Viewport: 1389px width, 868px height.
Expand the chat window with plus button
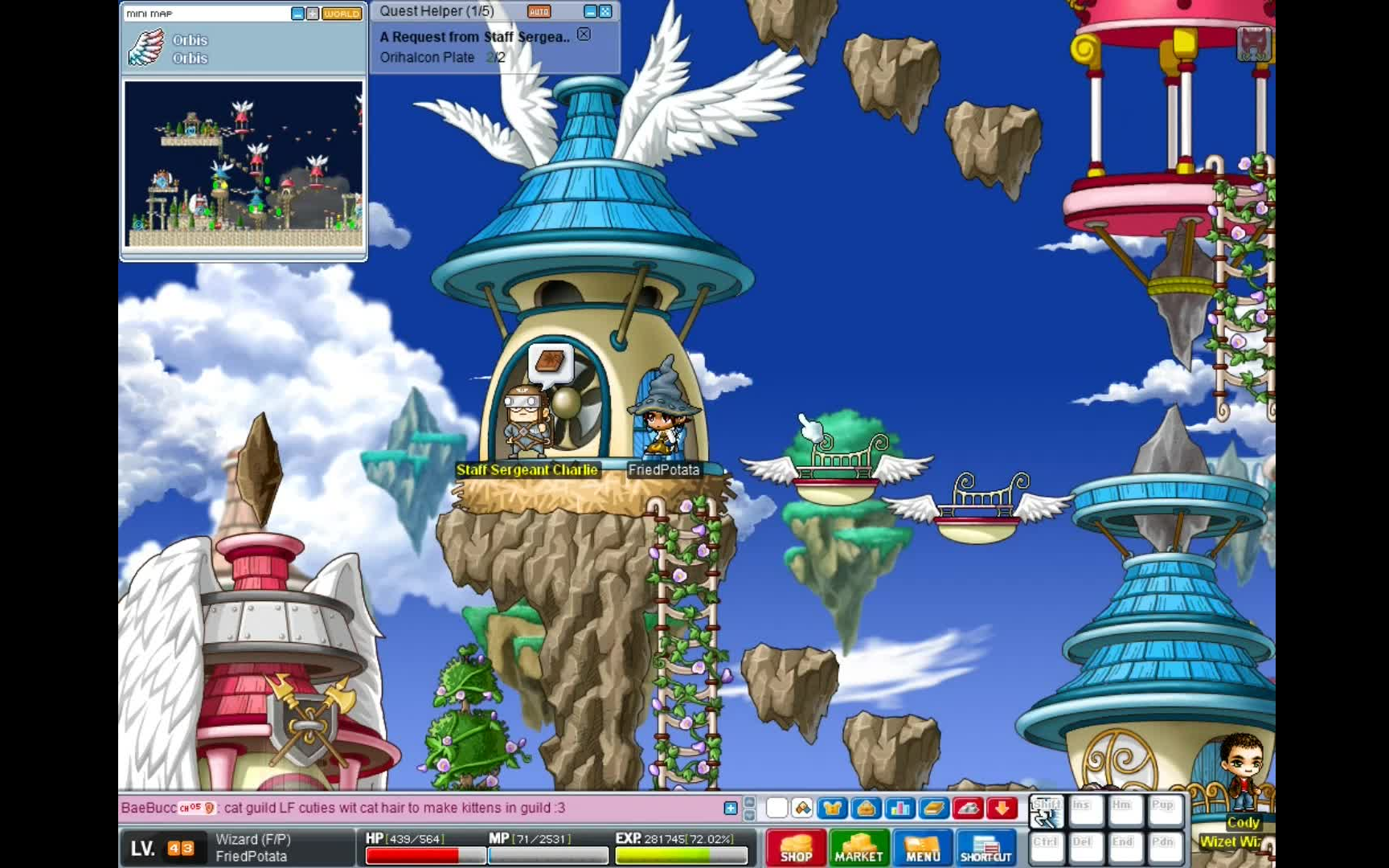click(x=730, y=809)
